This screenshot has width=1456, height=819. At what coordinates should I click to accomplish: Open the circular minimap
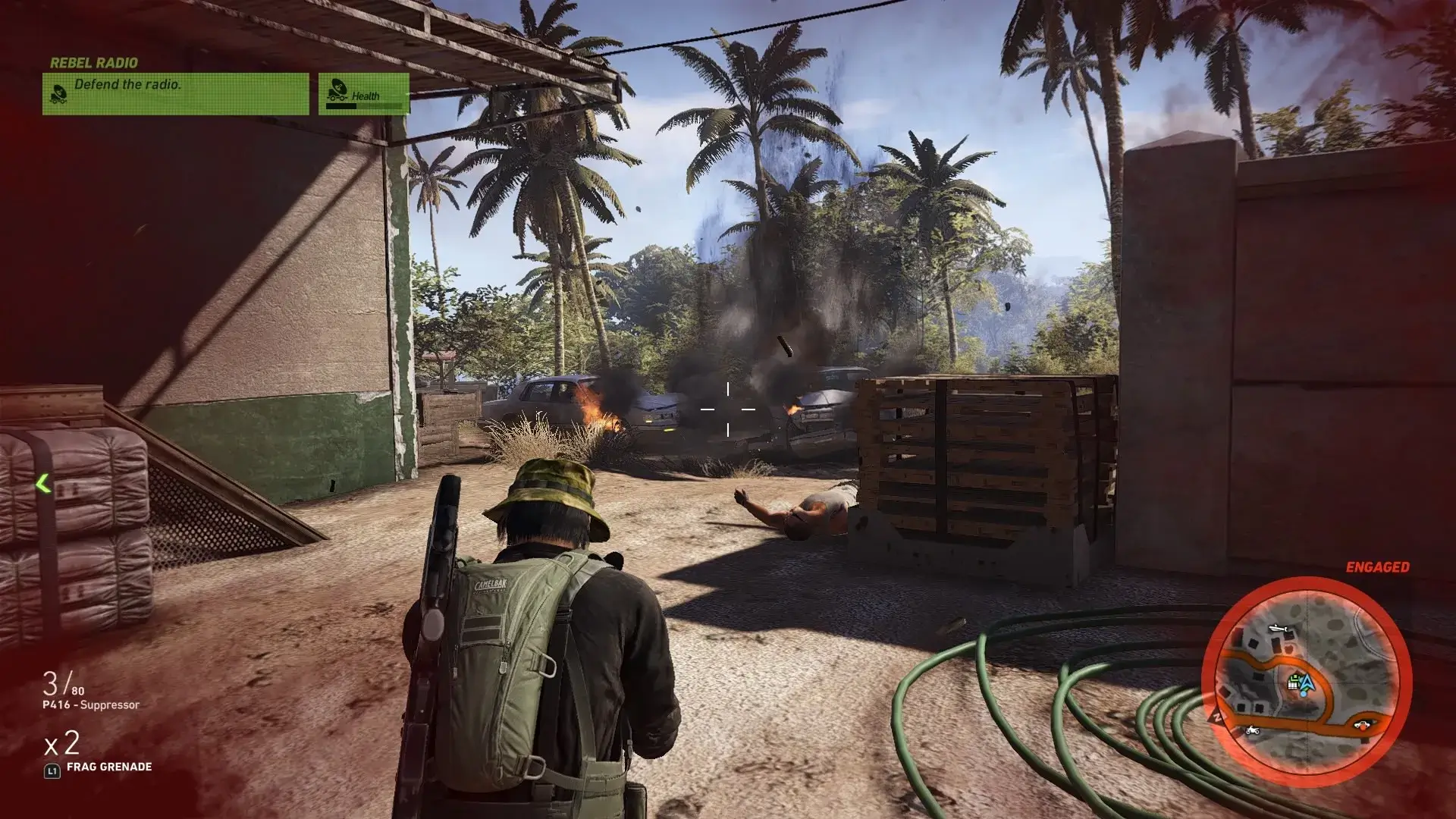[x=1306, y=679]
